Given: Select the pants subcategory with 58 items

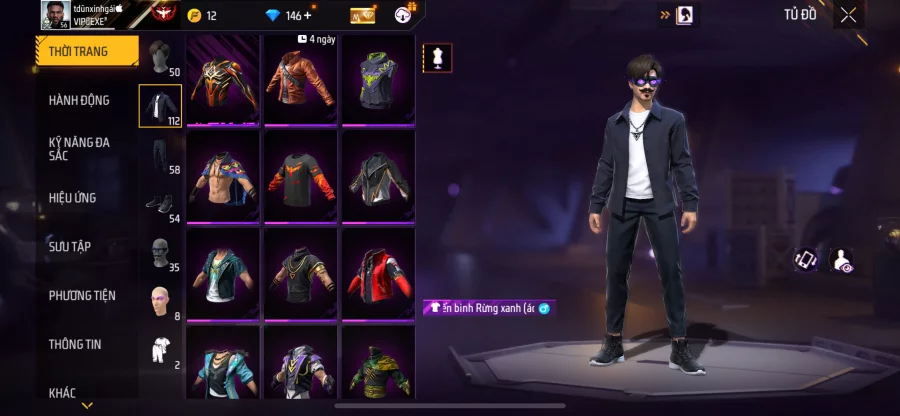Looking at the screenshot, I should (160, 155).
